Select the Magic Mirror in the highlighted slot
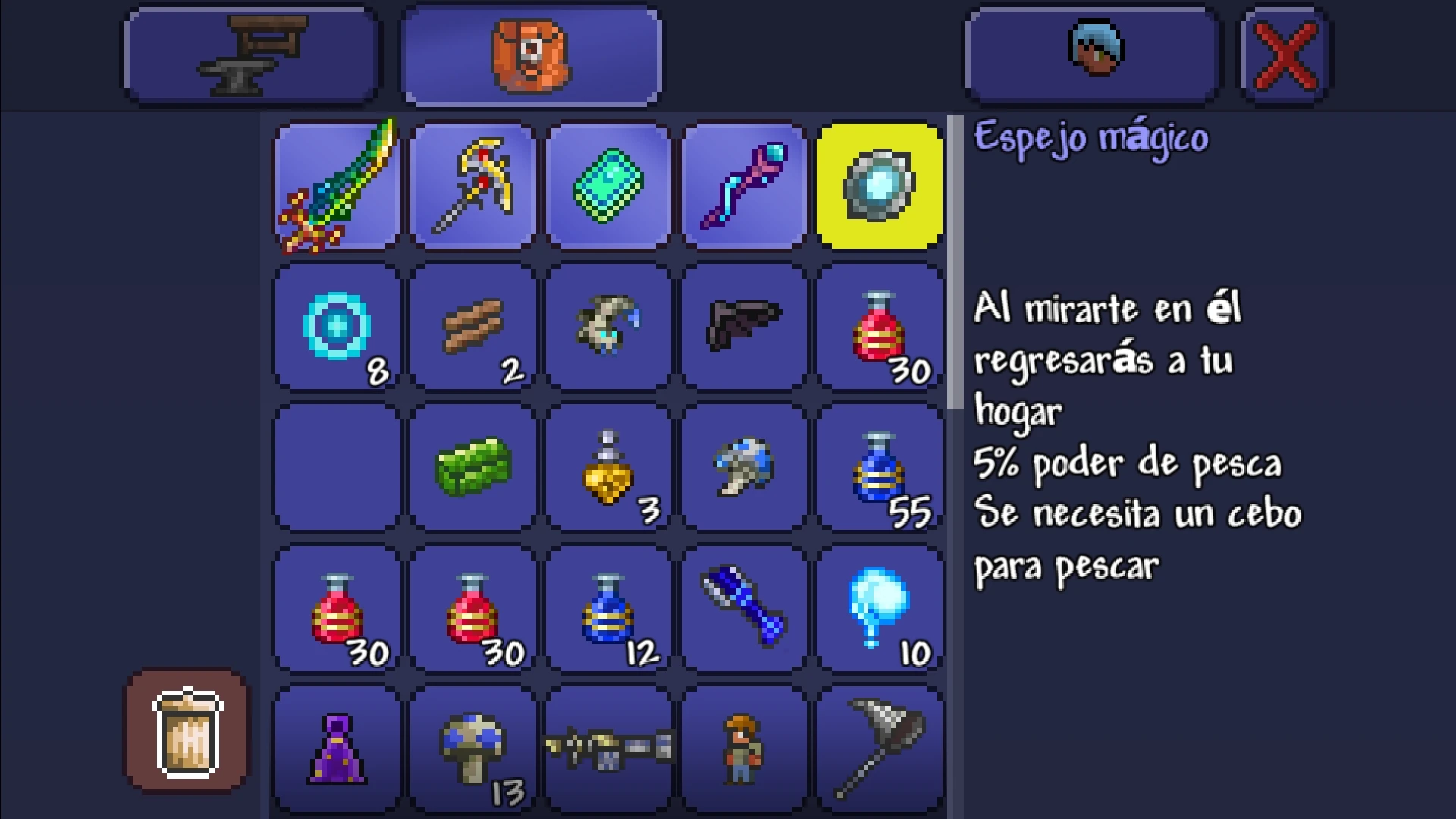This screenshot has height=819, width=1456. (878, 186)
